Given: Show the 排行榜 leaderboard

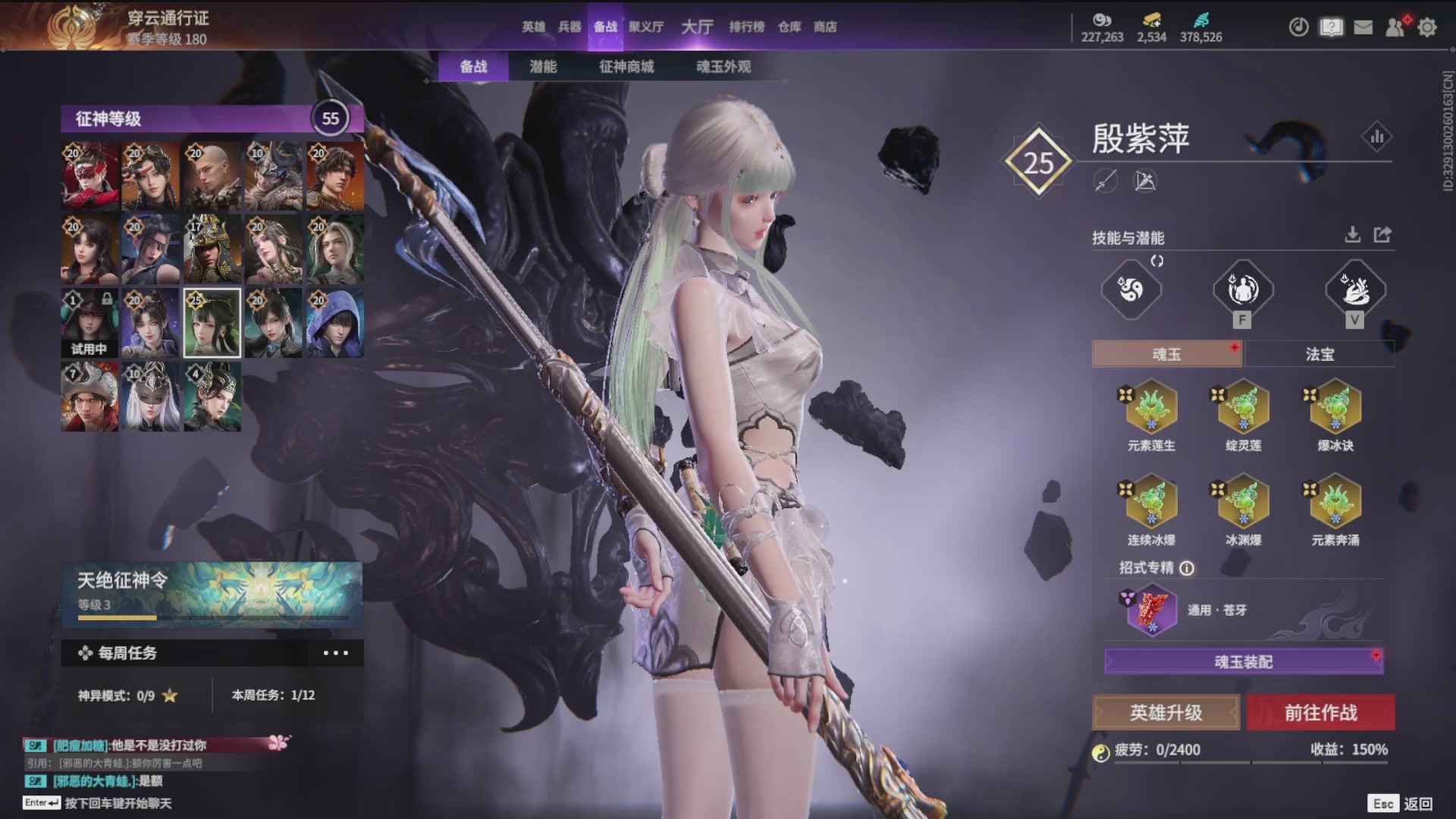Looking at the screenshot, I should click(747, 27).
